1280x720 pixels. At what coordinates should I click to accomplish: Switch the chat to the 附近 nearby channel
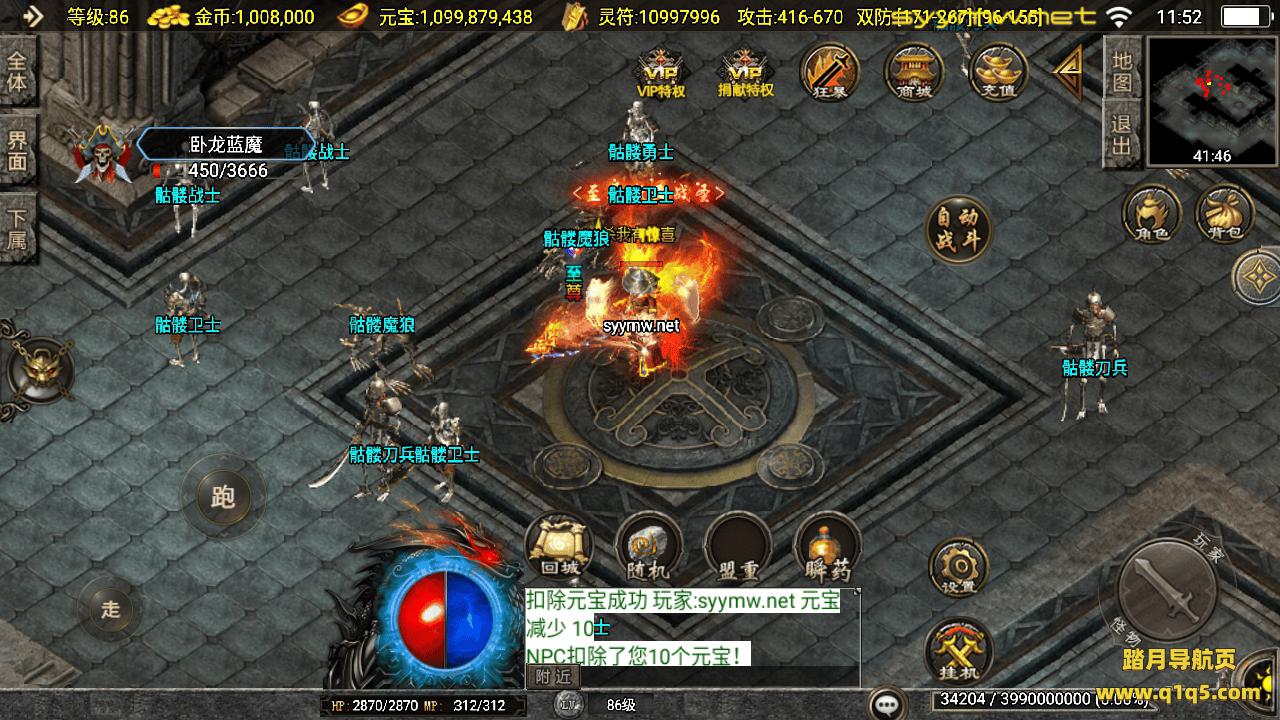(552, 677)
